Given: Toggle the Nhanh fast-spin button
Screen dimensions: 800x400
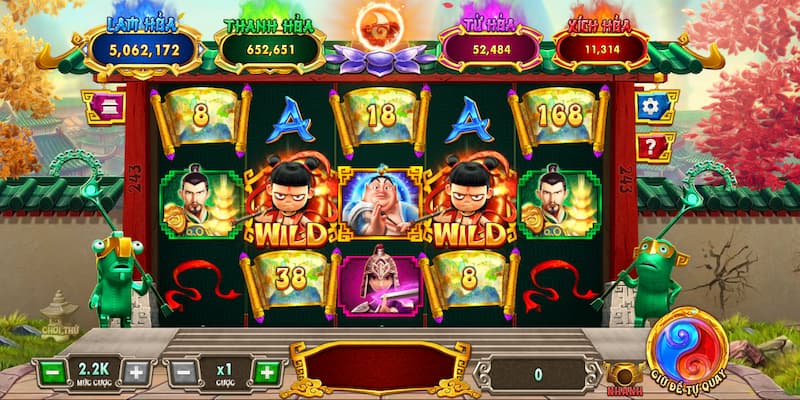Looking at the screenshot, I should pos(623,375).
